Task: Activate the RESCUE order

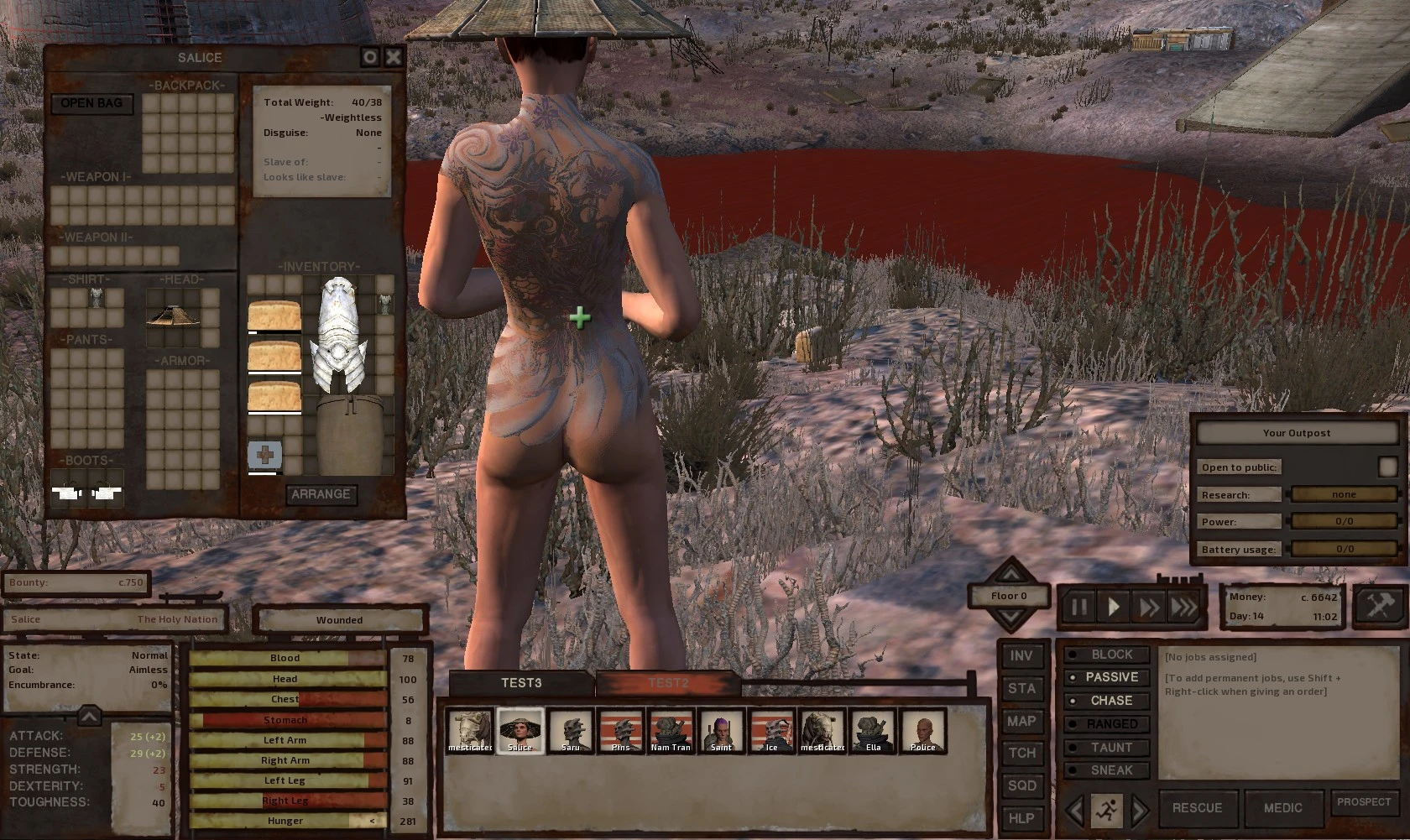Action: 1197,808
